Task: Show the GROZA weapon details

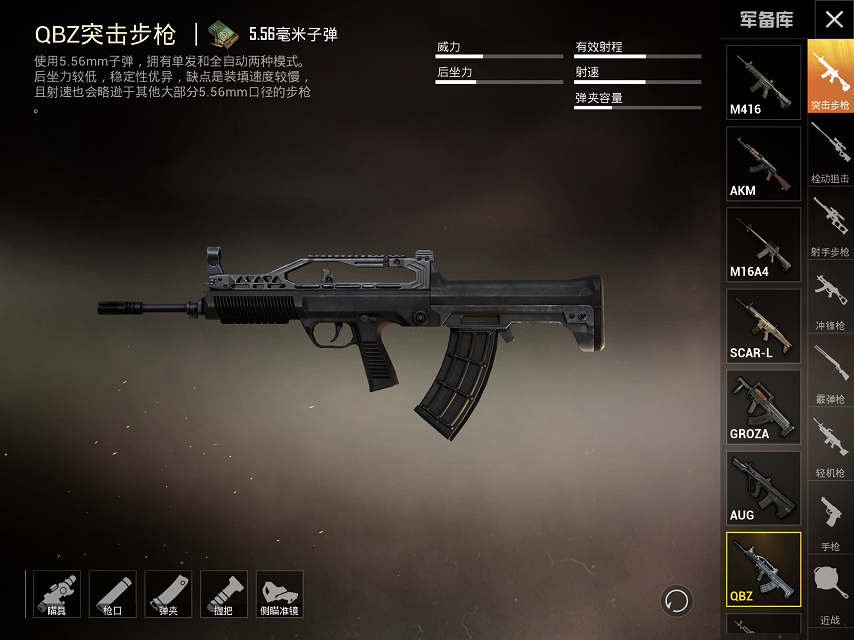Action: tap(763, 407)
